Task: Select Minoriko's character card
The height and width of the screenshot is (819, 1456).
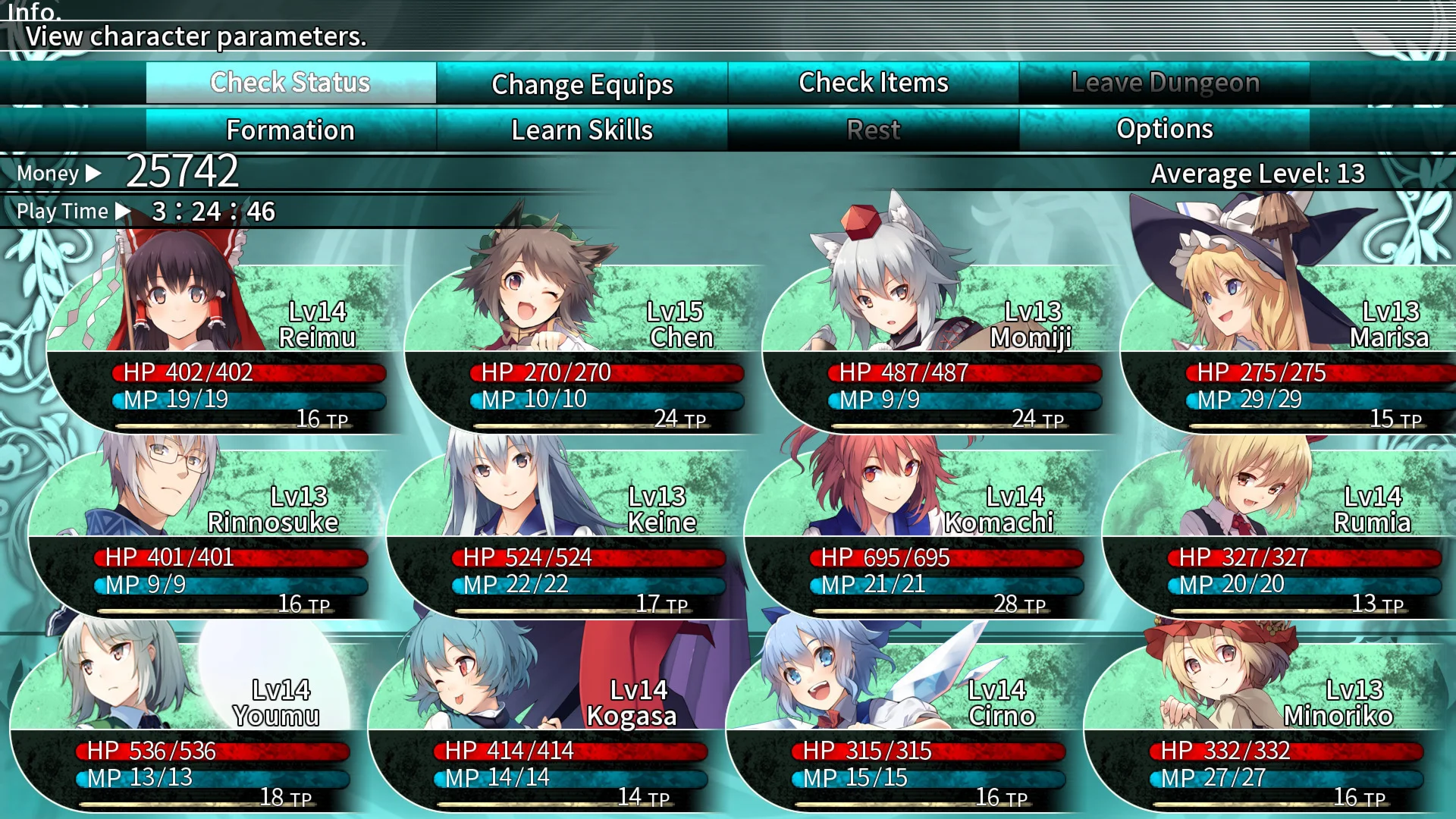Action: pos(1259,730)
